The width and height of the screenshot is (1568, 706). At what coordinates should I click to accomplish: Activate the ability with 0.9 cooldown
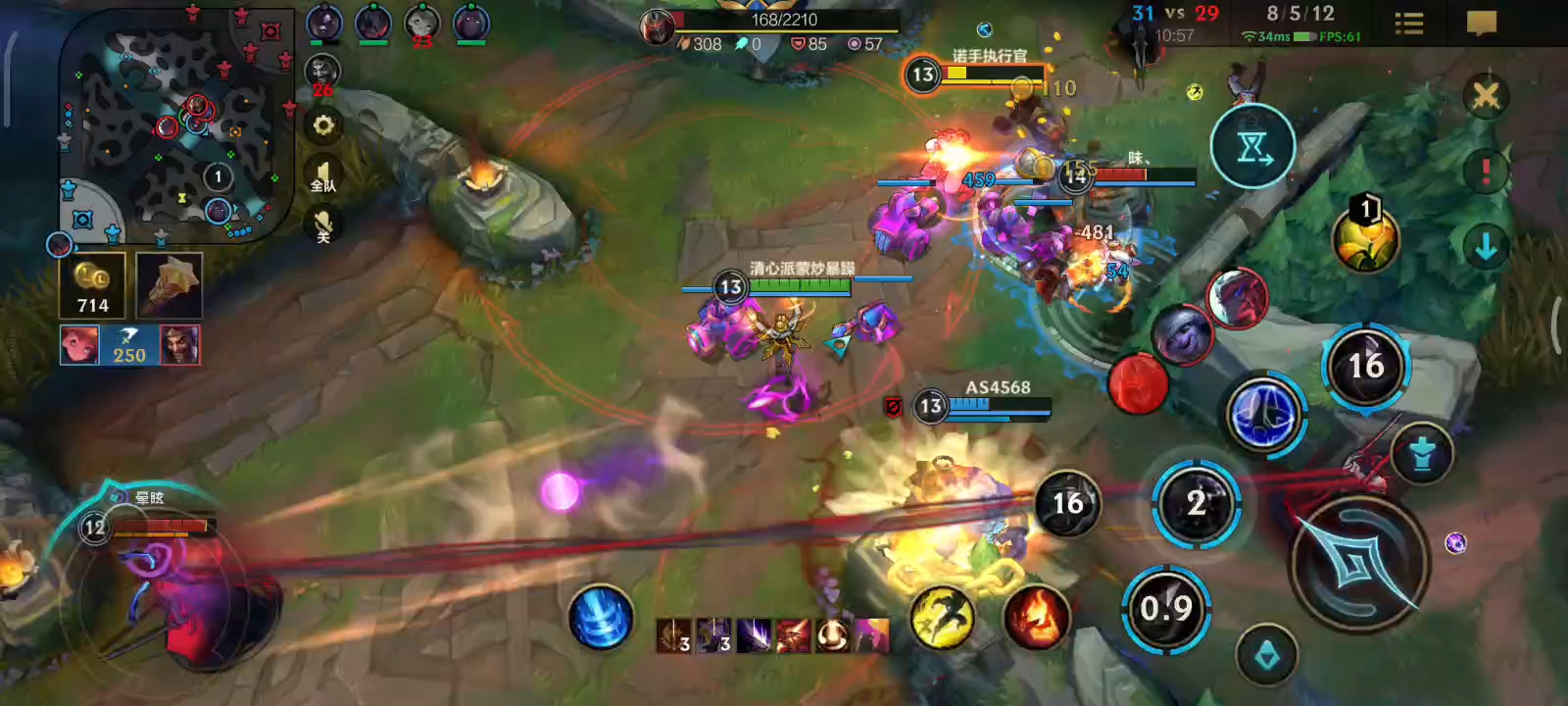(1166, 609)
